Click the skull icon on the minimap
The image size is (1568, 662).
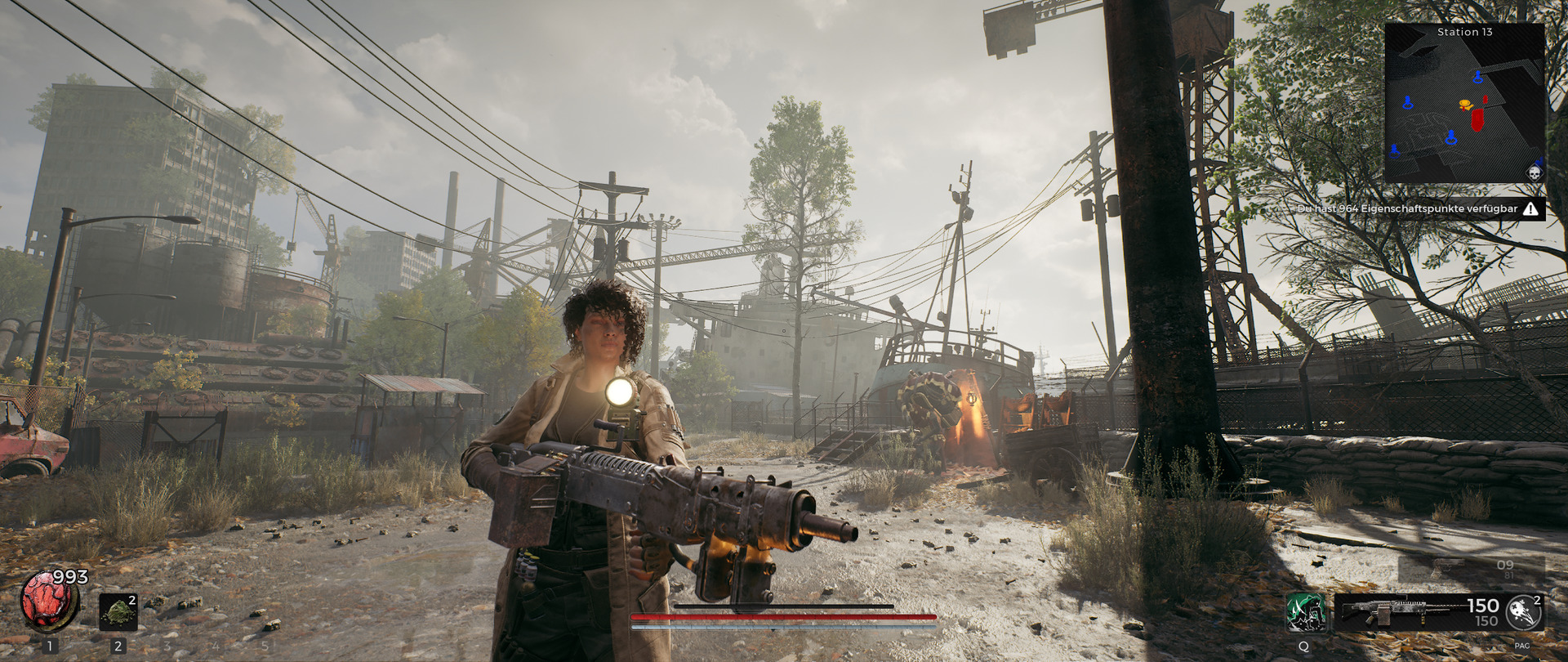pyautogui.click(x=1534, y=173)
